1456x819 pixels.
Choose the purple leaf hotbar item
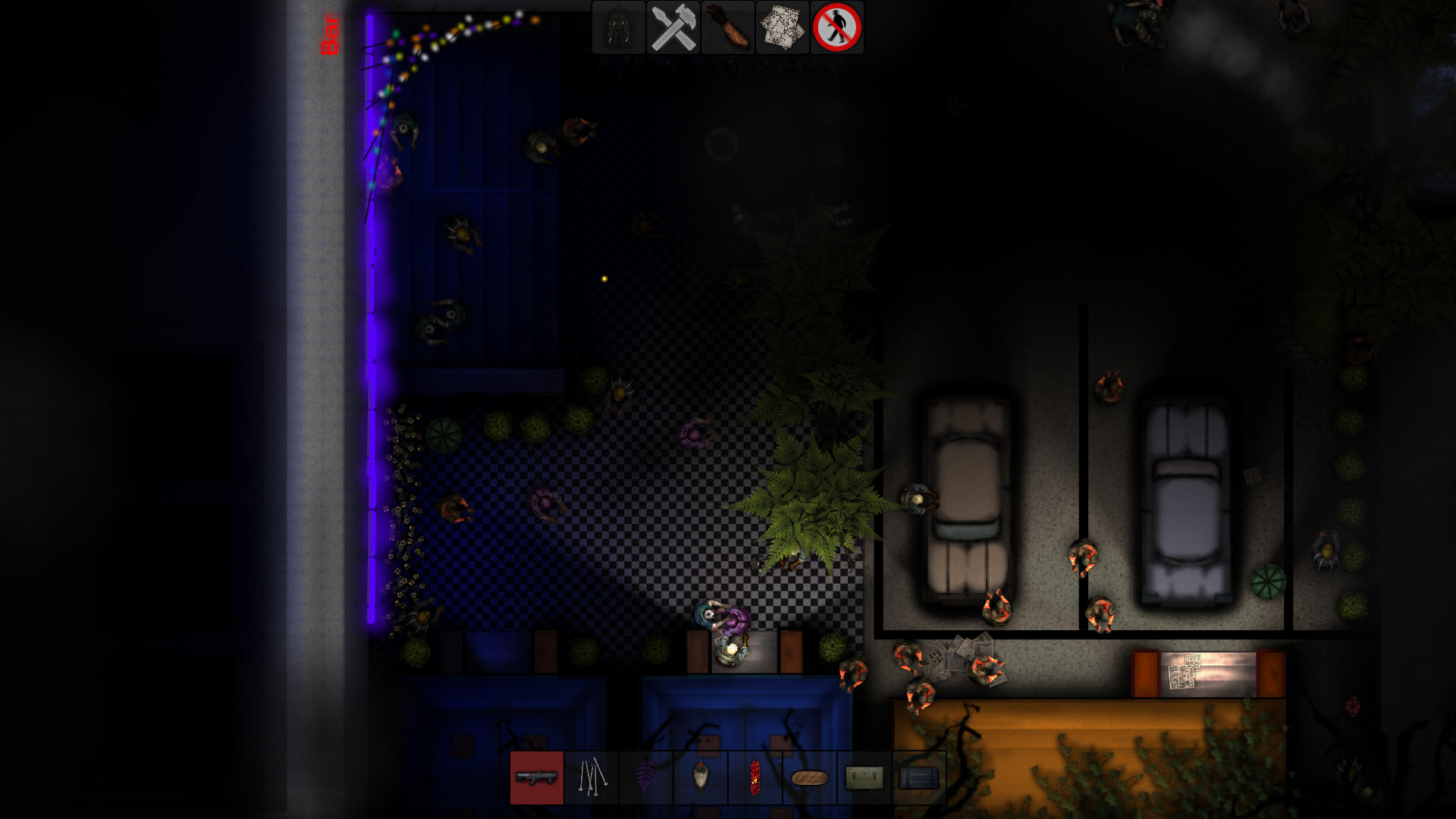coord(646,777)
